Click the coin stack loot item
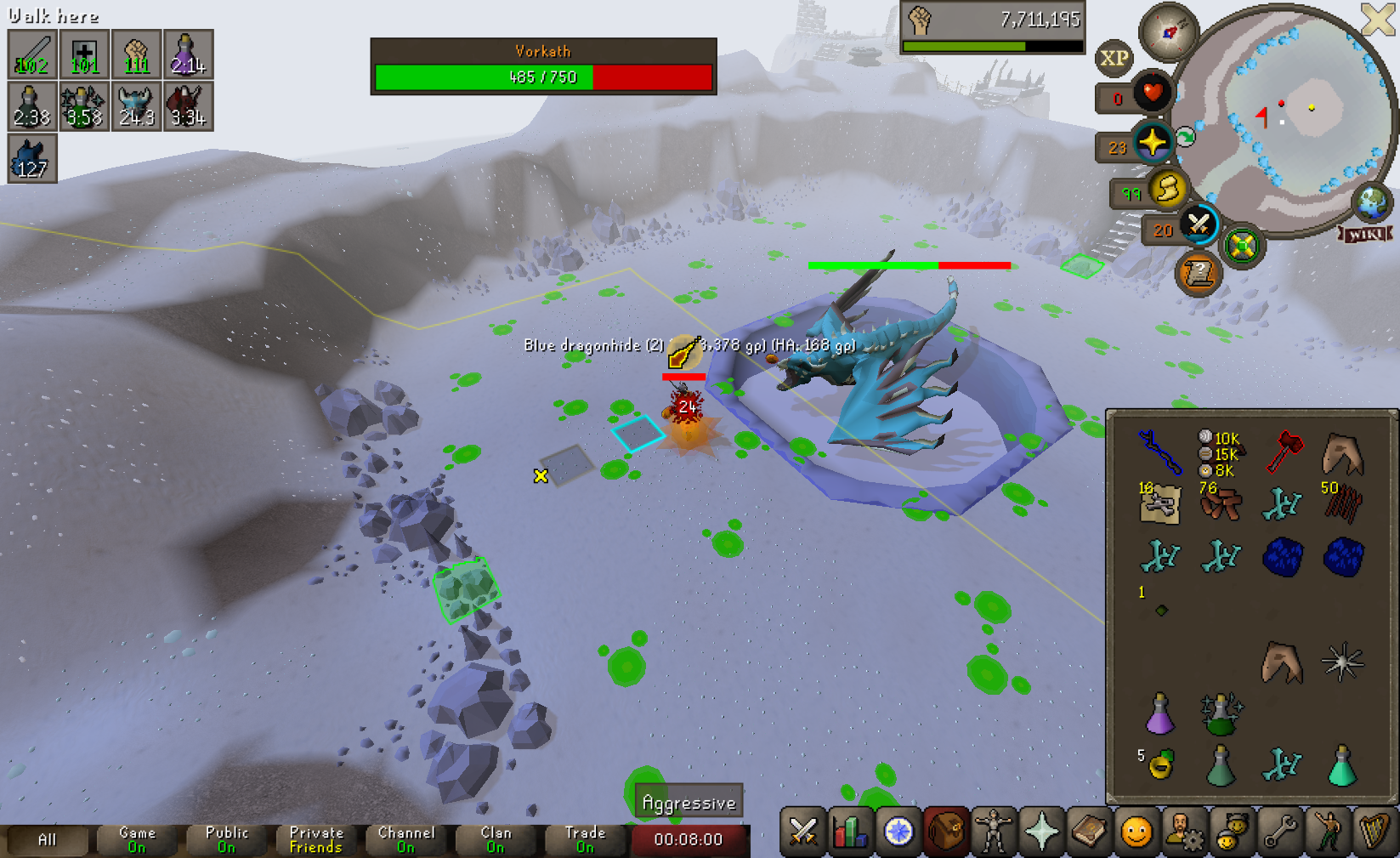 [x=1220, y=453]
